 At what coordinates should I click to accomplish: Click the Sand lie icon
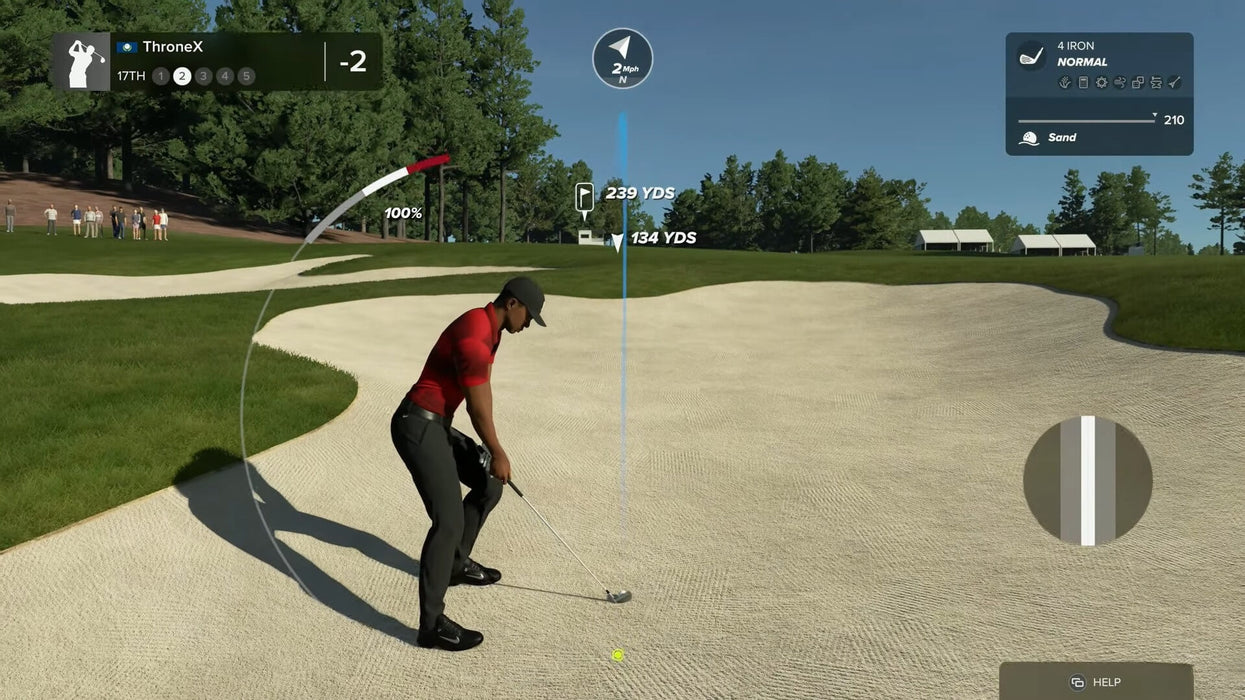[x=1029, y=138]
